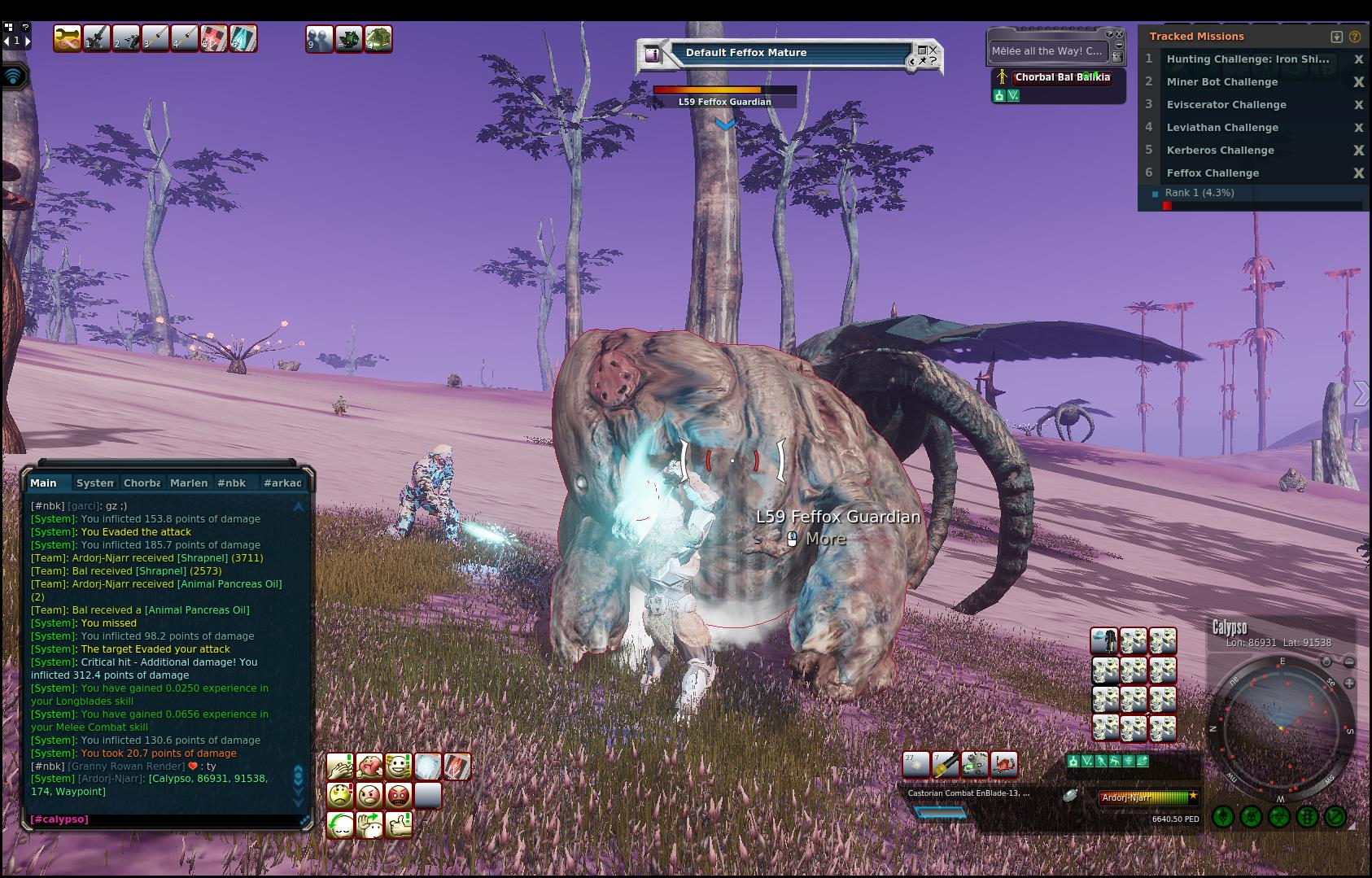Use the golden wrench repair hotbar icon
The width and height of the screenshot is (1372, 878).
point(68,38)
